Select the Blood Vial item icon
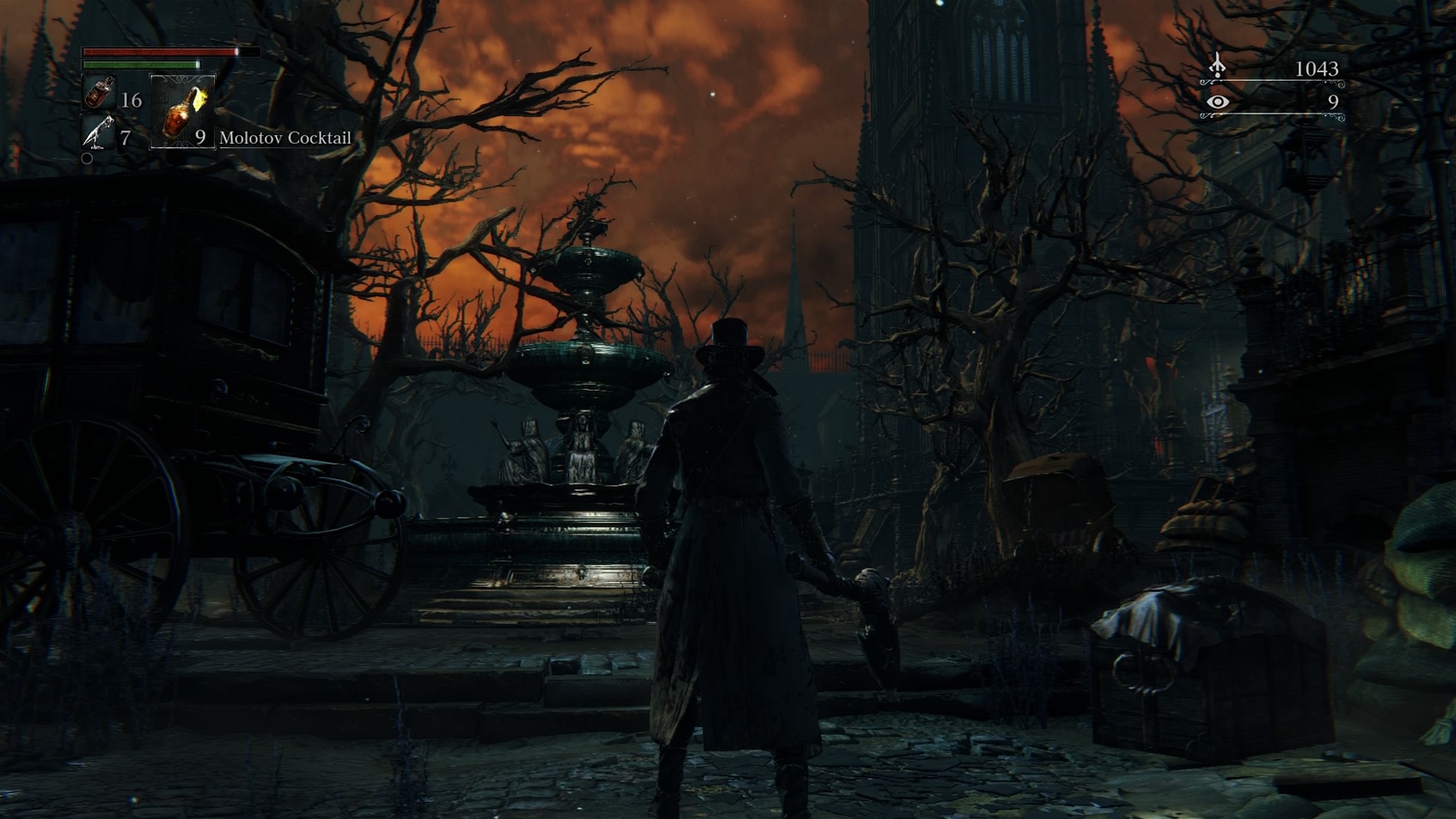 click(x=100, y=93)
